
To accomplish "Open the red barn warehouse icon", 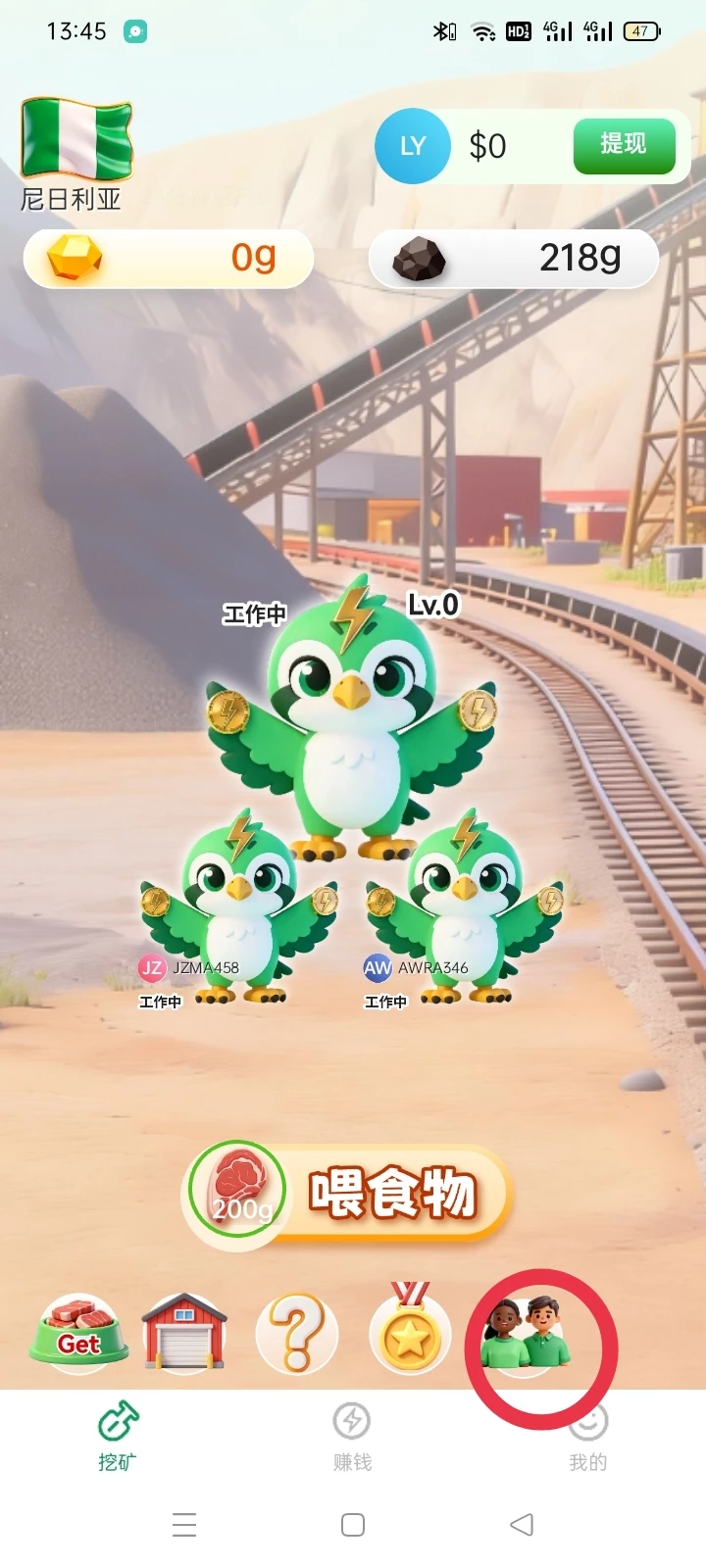I will tap(184, 1331).
